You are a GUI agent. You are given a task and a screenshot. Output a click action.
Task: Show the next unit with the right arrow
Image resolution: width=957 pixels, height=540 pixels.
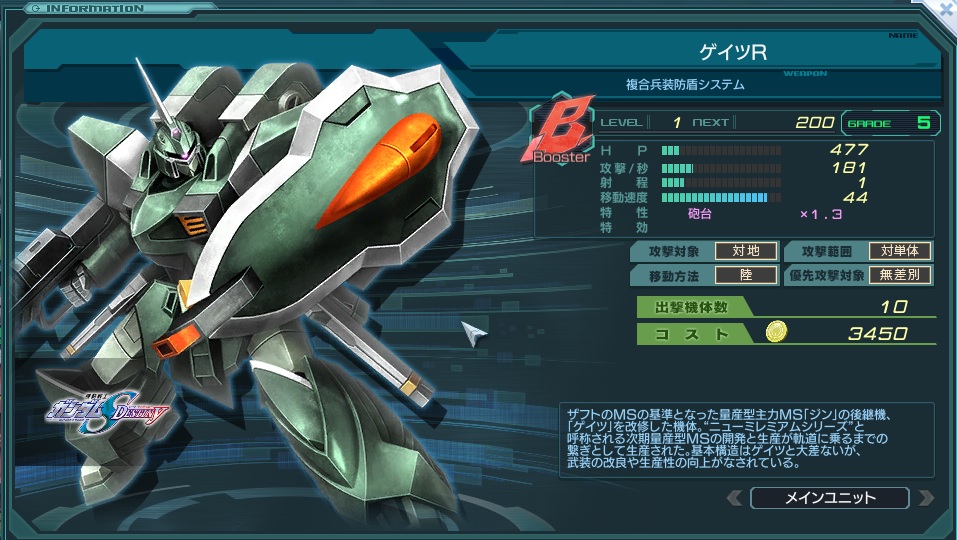925,498
